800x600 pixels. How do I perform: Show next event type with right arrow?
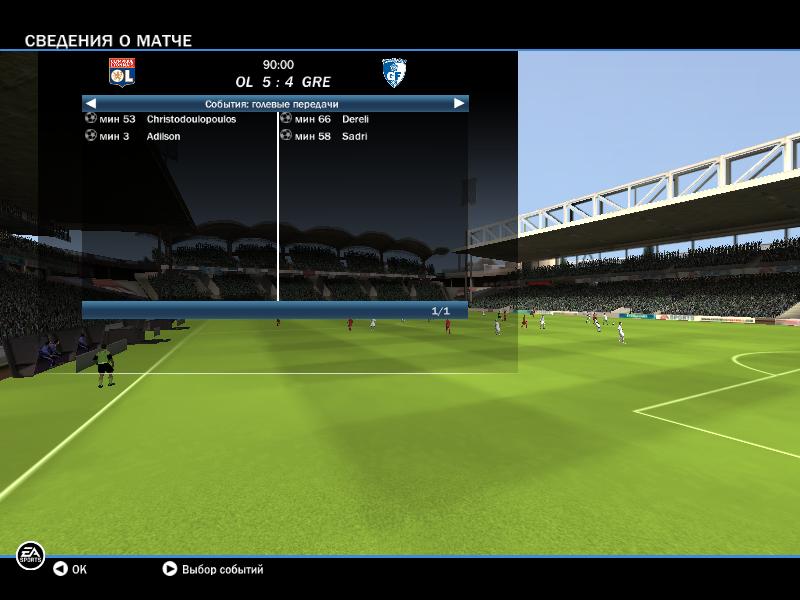[459, 103]
